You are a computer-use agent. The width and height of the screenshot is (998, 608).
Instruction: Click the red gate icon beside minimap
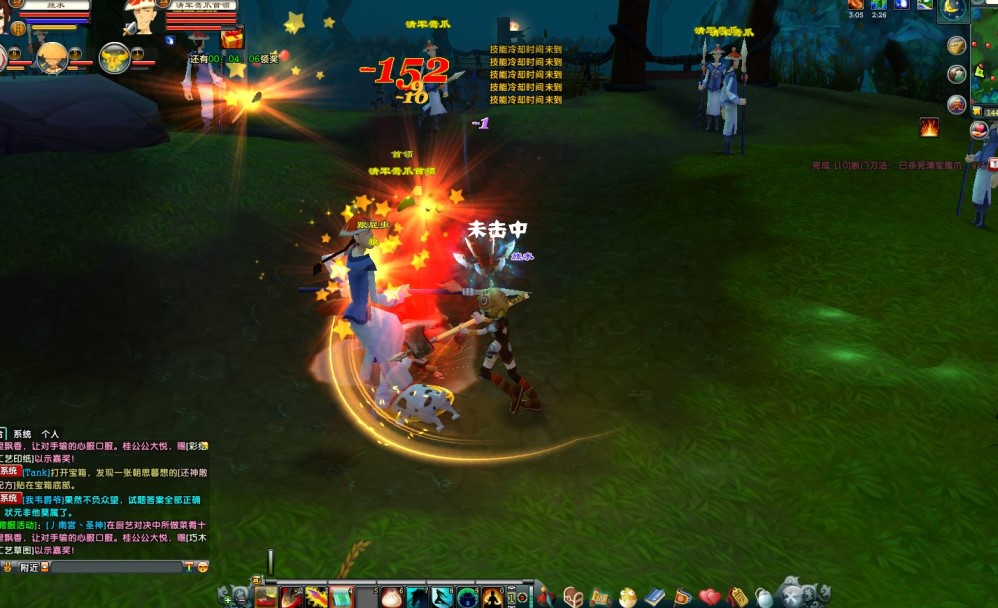957,104
